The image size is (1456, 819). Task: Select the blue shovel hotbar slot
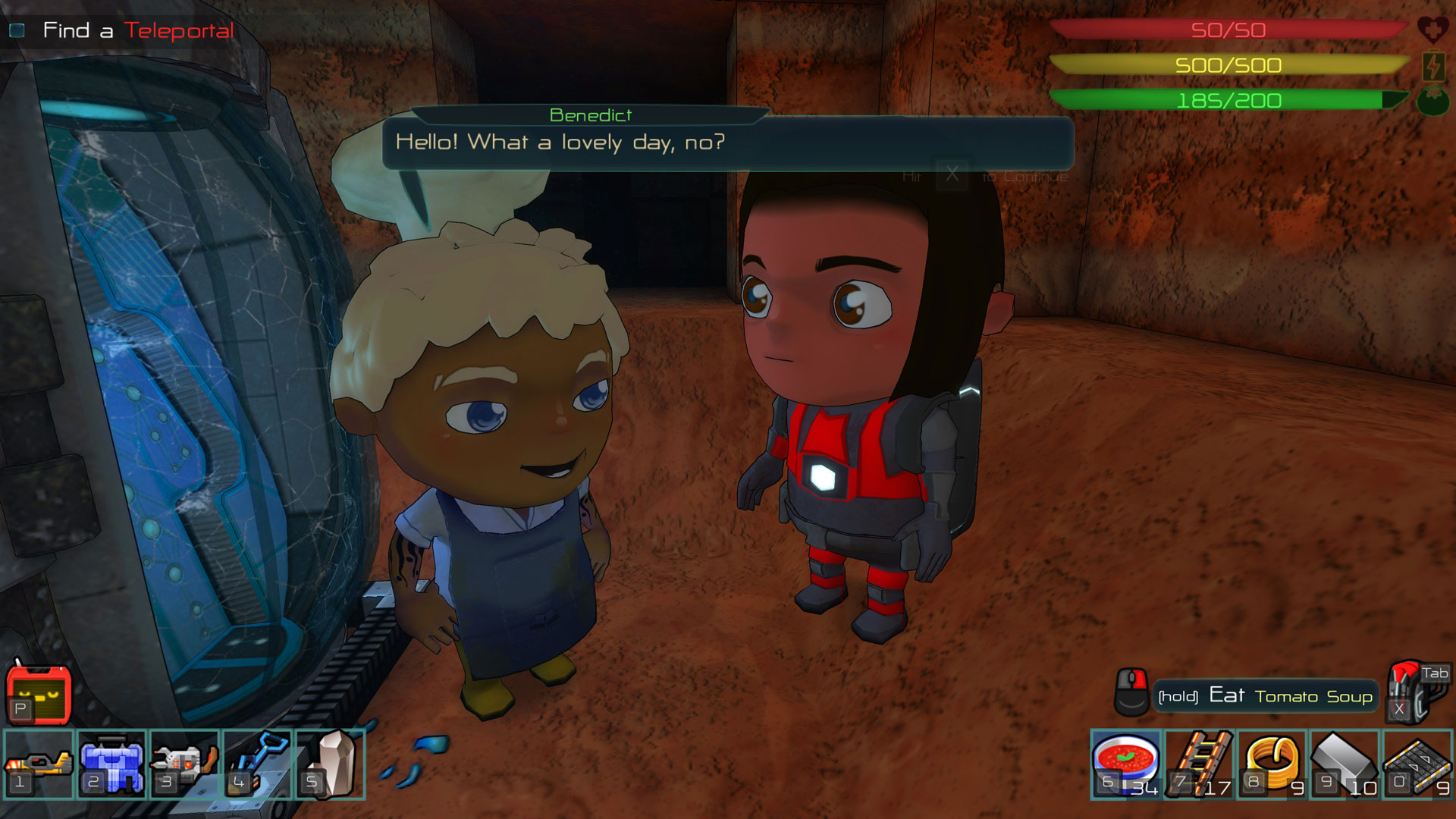(x=257, y=764)
